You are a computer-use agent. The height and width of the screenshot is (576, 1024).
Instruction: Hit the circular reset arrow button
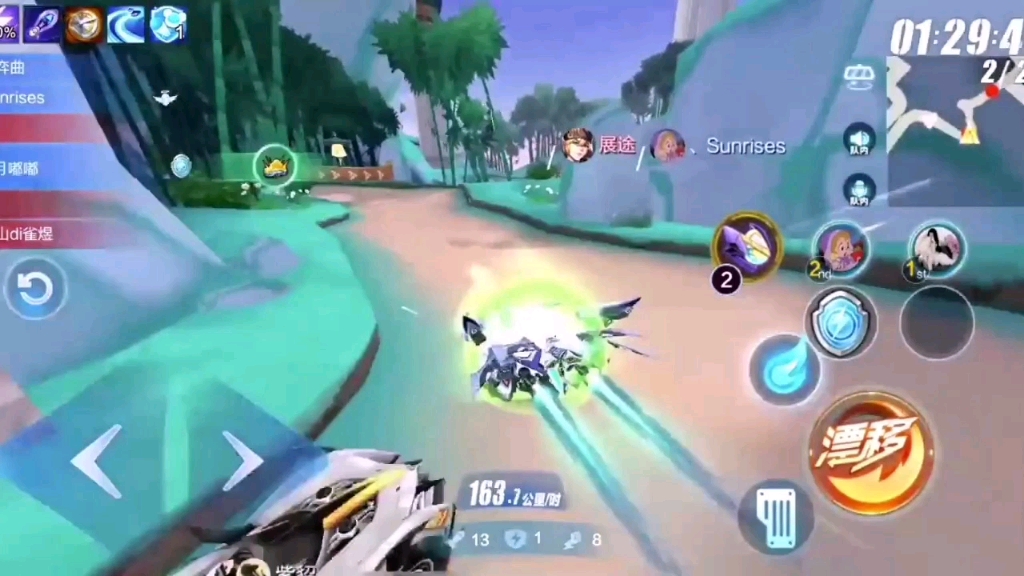click(x=36, y=290)
